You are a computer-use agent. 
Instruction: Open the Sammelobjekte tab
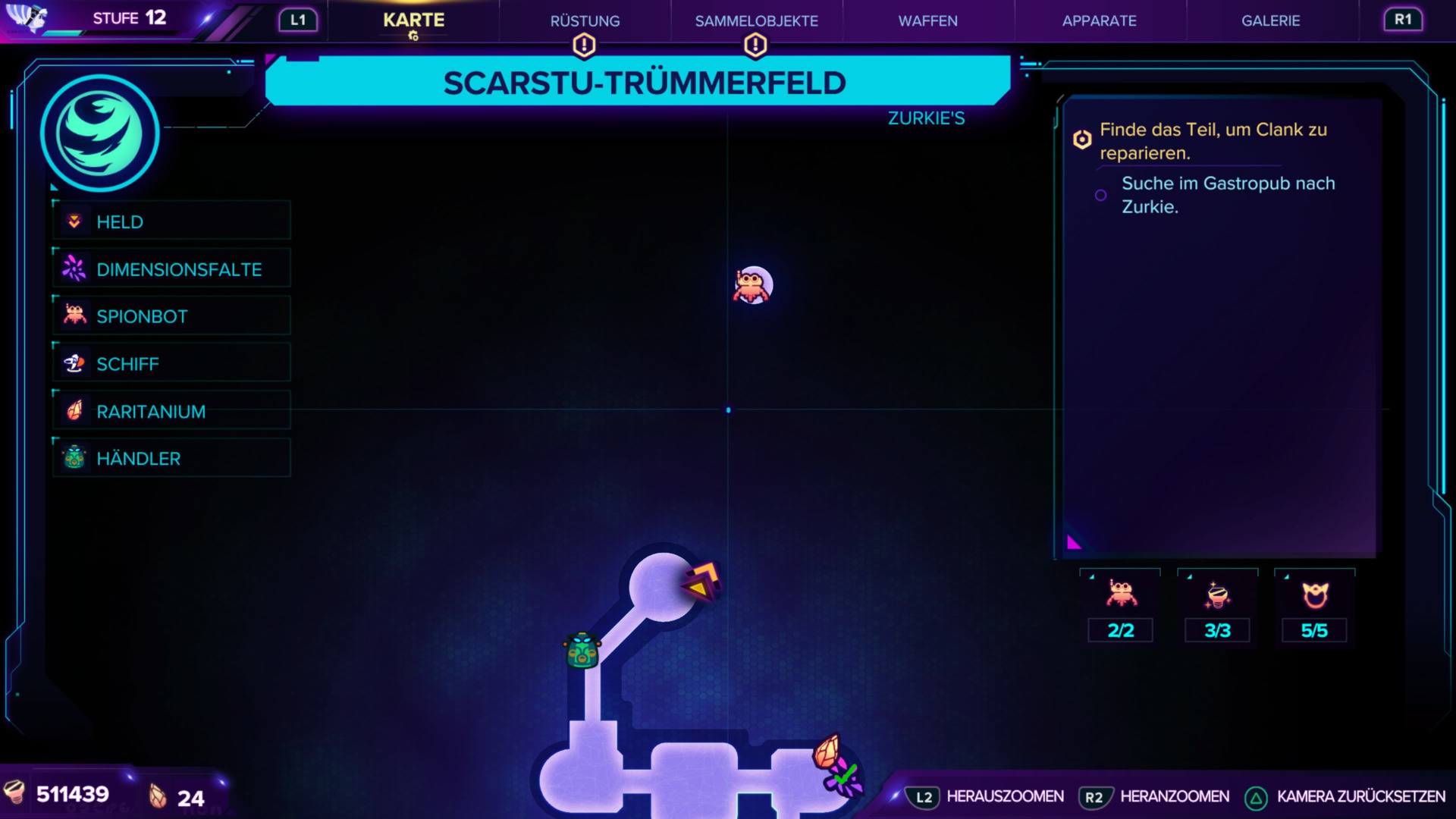click(x=756, y=21)
